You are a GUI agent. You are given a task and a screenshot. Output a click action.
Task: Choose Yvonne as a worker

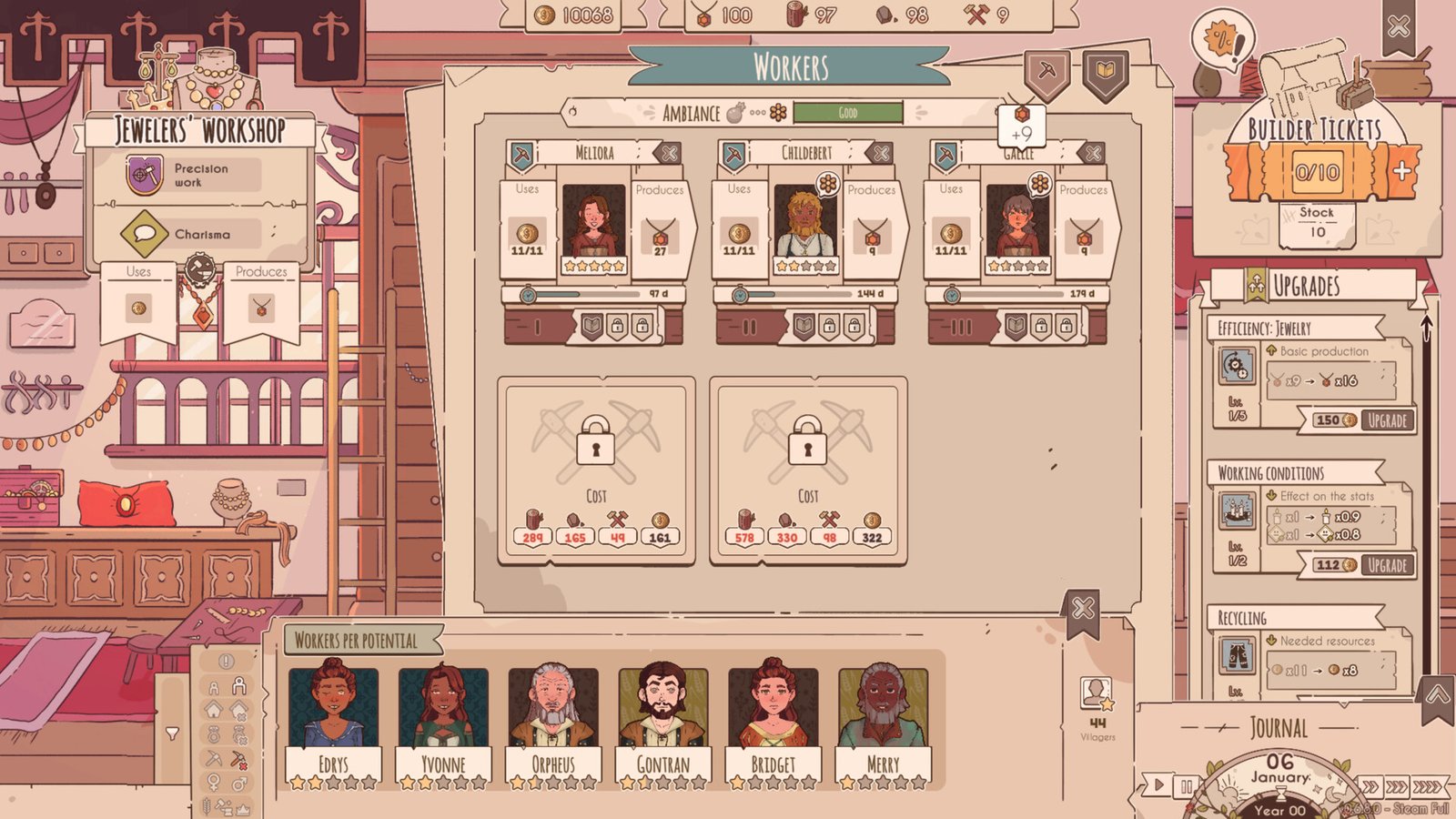[443, 719]
